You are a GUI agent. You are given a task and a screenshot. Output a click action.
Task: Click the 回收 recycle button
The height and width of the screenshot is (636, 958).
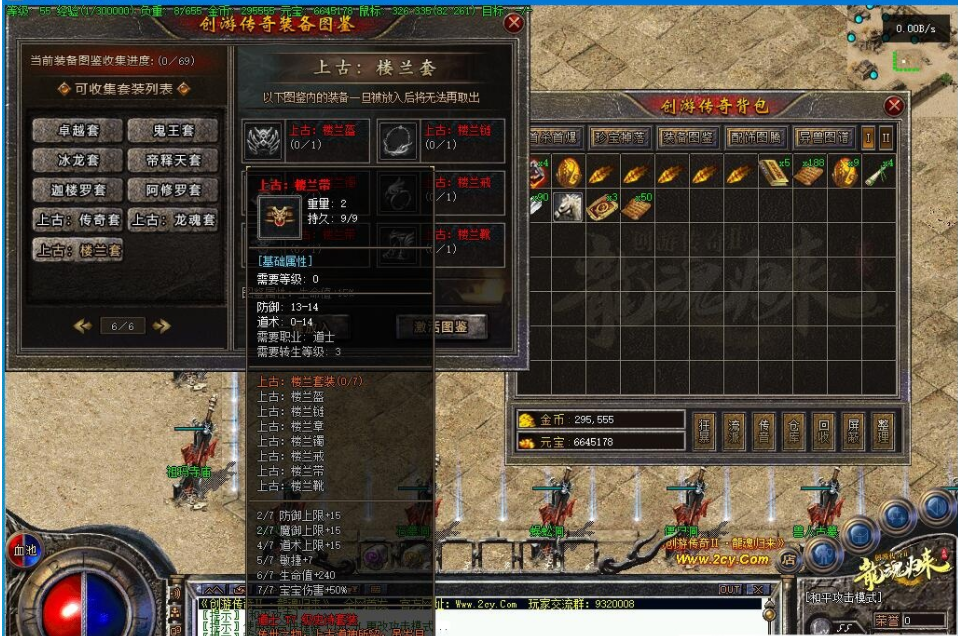tap(823, 428)
